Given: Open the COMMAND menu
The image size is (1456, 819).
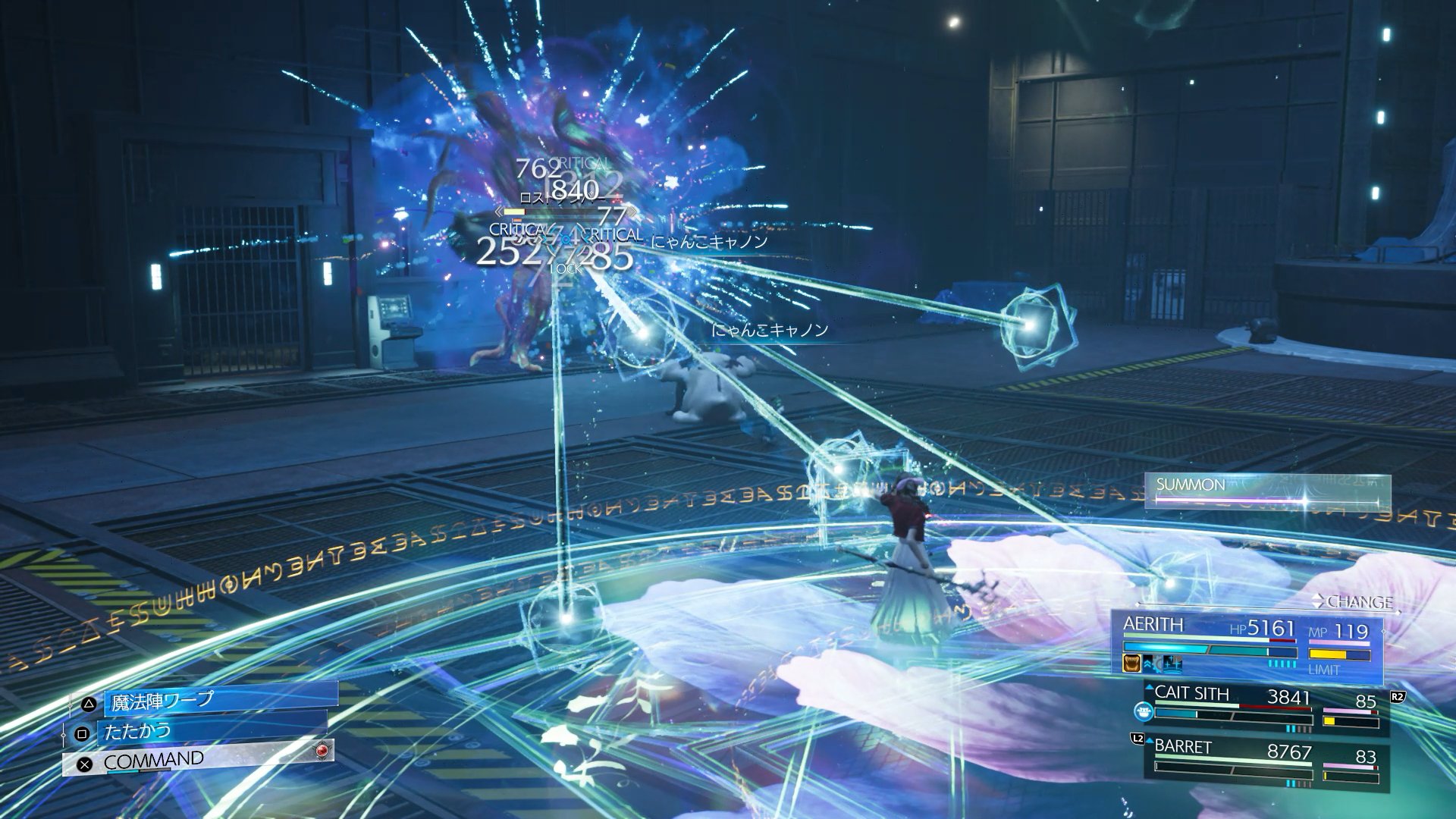Looking at the screenshot, I should [x=197, y=760].
